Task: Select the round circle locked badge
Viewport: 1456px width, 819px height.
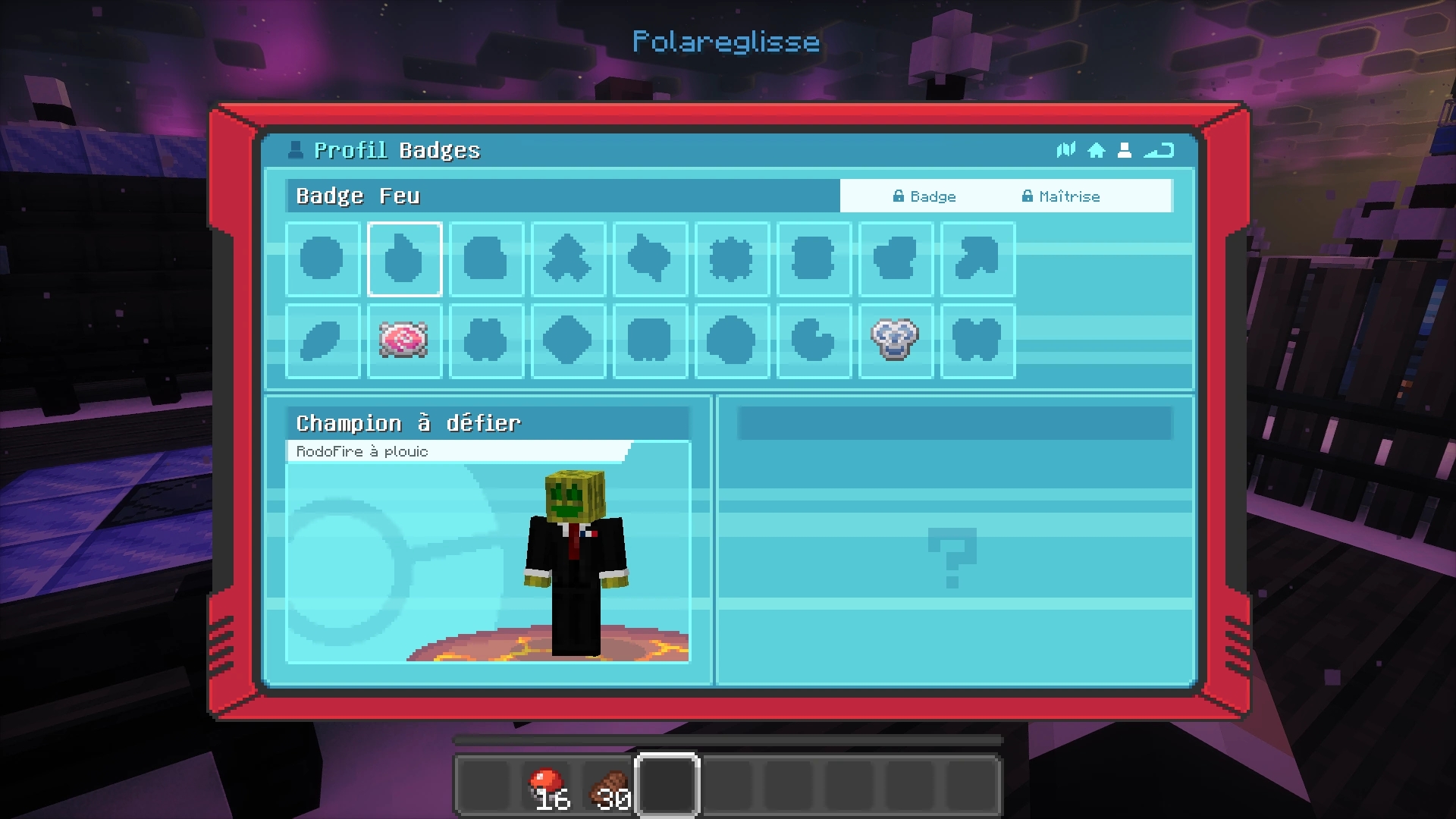Action: click(322, 259)
